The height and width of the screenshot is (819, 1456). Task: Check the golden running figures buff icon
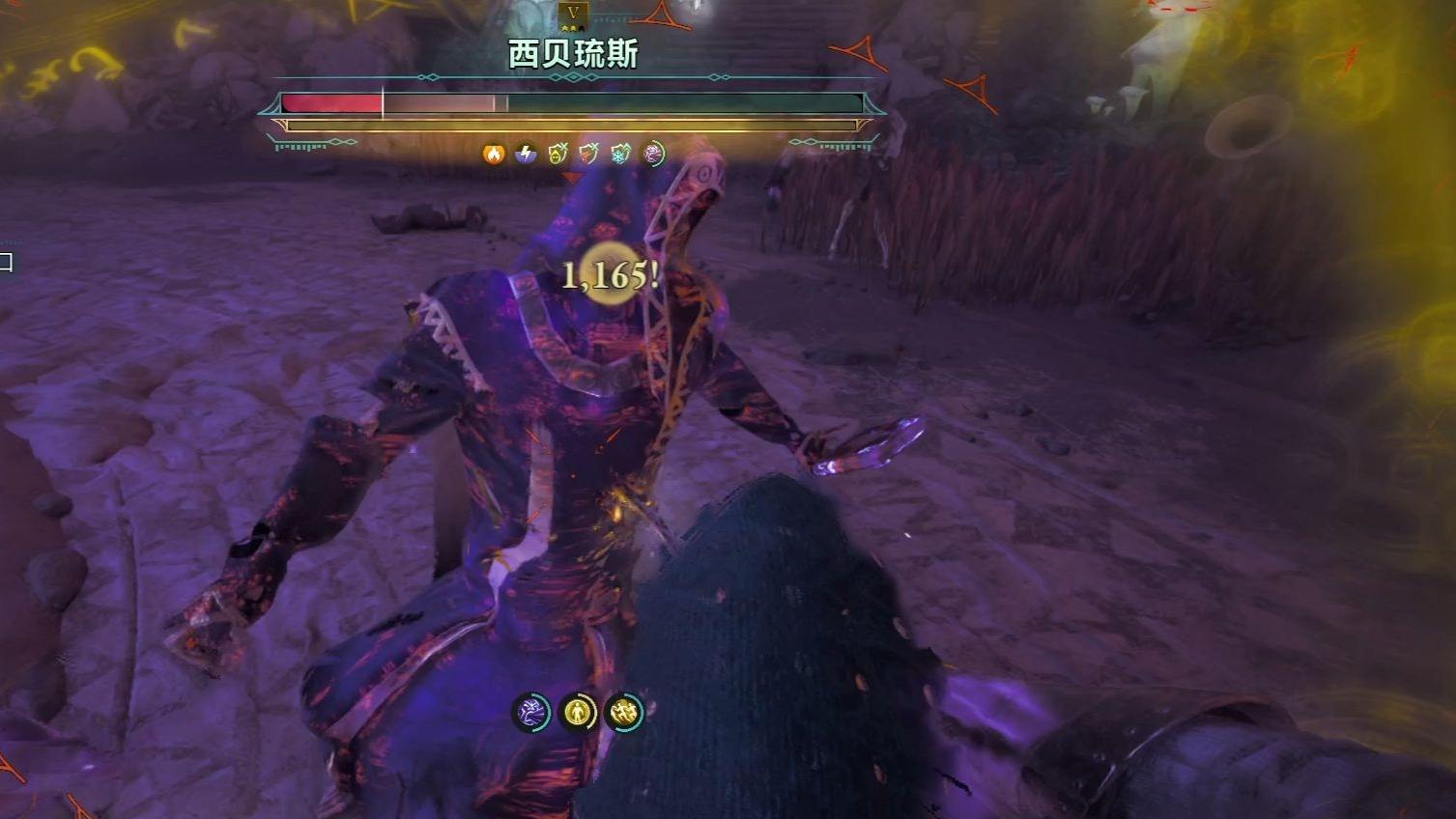[624, 713]
